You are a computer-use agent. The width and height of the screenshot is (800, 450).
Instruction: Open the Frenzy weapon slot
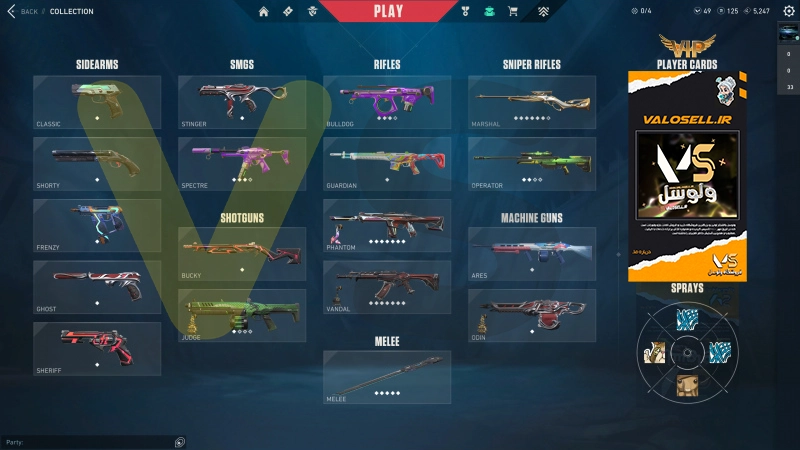coord(97,225)
